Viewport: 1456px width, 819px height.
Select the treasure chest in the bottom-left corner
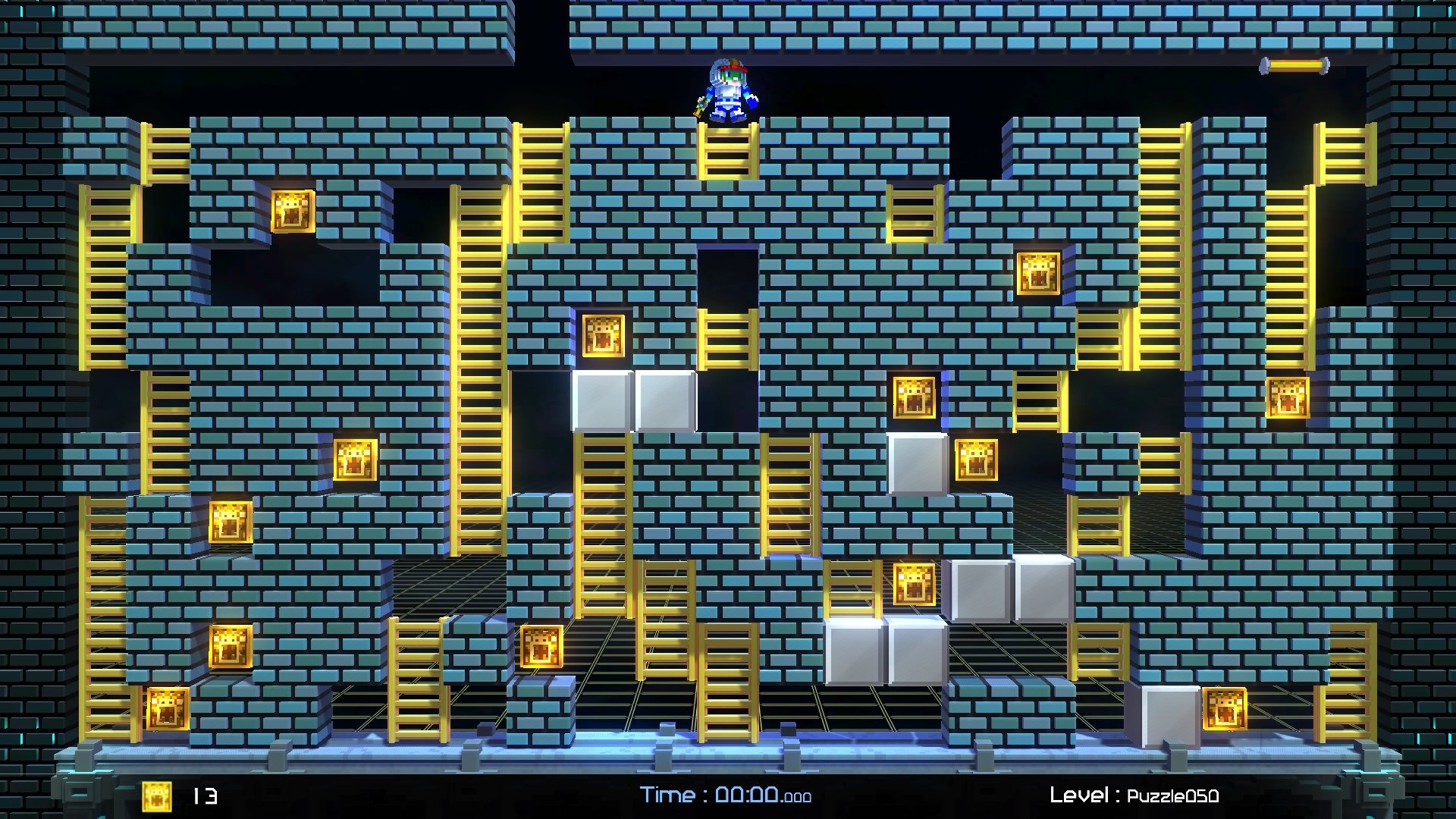click(x=167, y=709)
